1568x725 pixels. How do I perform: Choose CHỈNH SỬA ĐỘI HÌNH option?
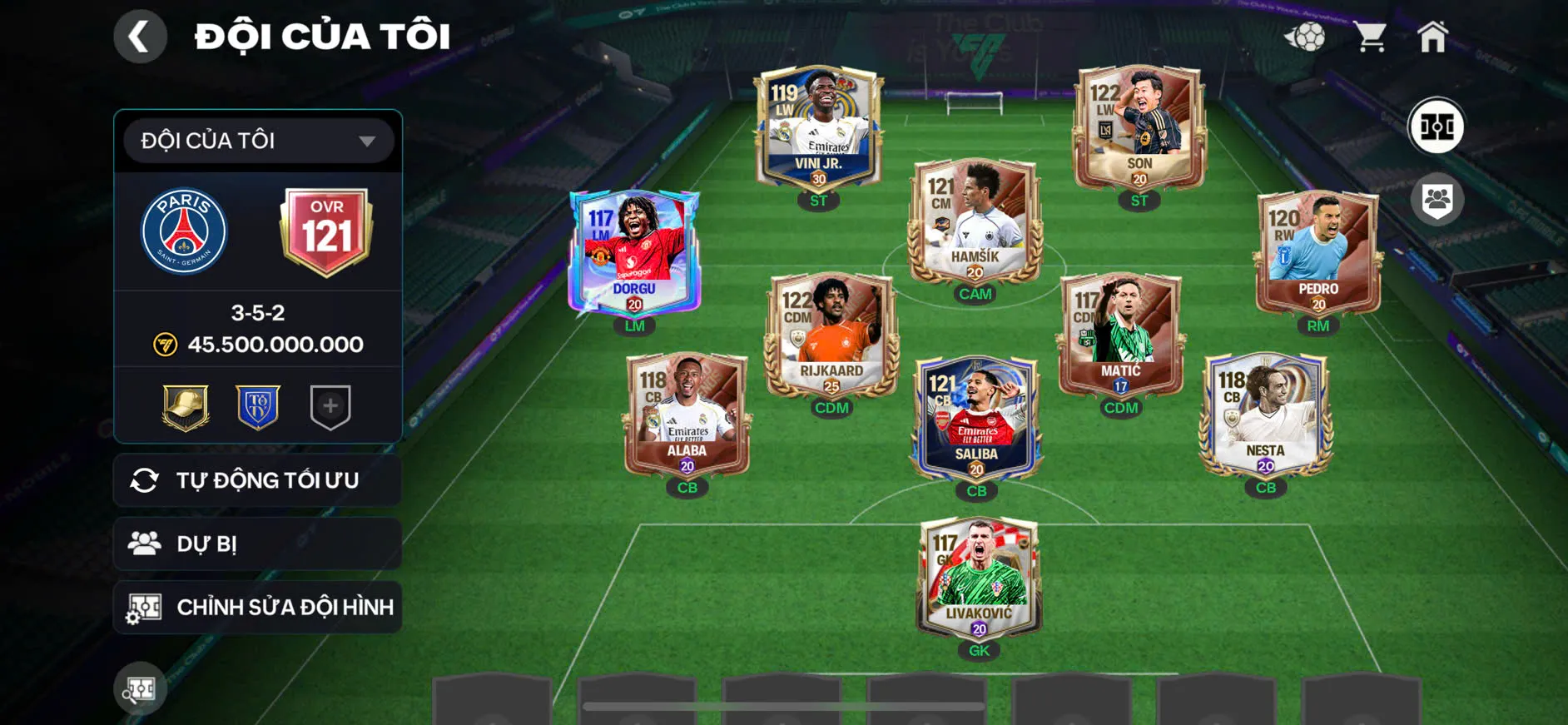click(x=258, y=607)
